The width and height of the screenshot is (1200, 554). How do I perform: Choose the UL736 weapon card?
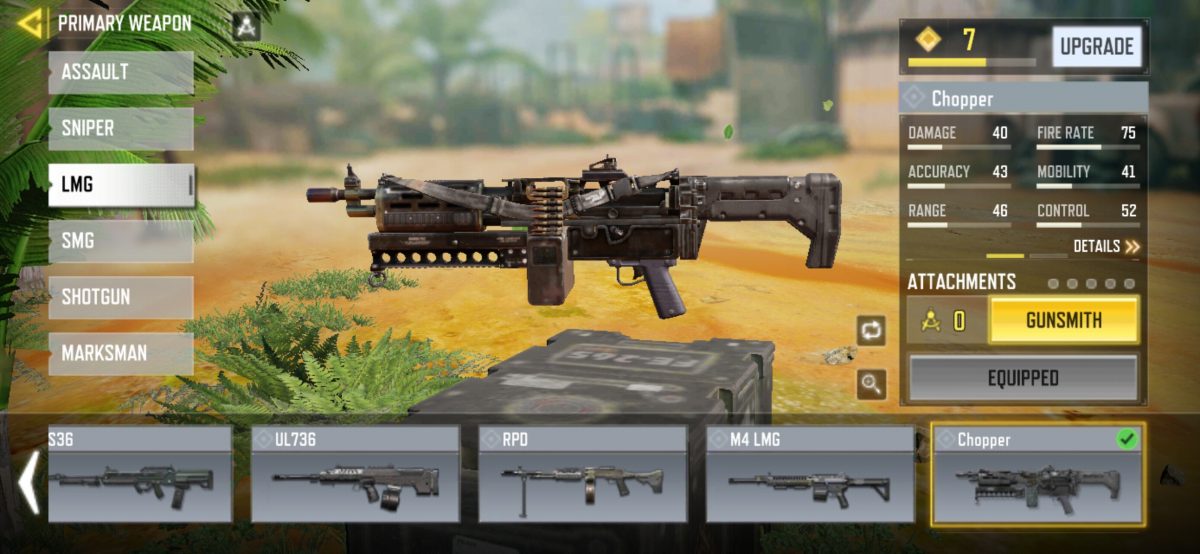coord(355,474)
